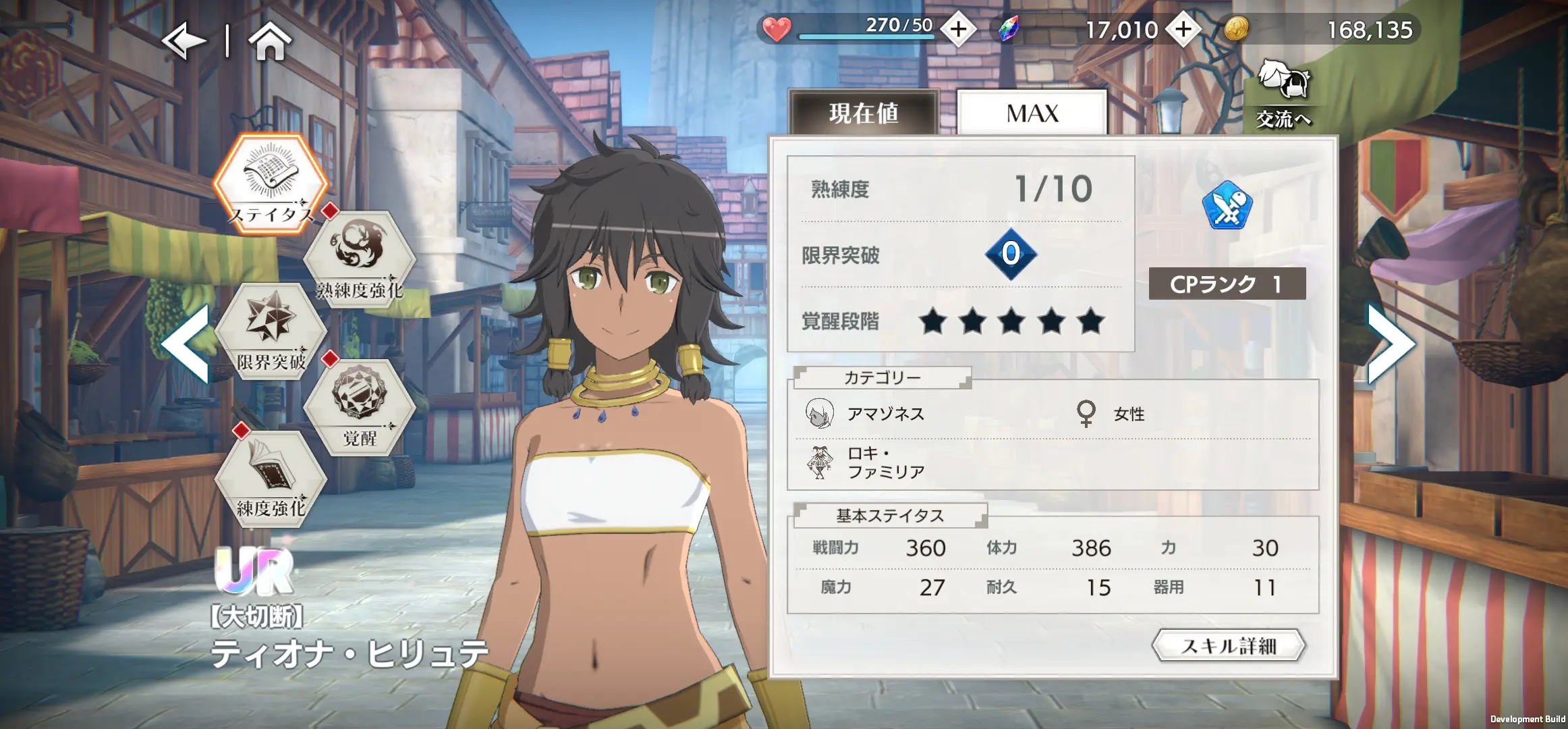
Task: Switch to the 現在値 tab
Action: 864,113
